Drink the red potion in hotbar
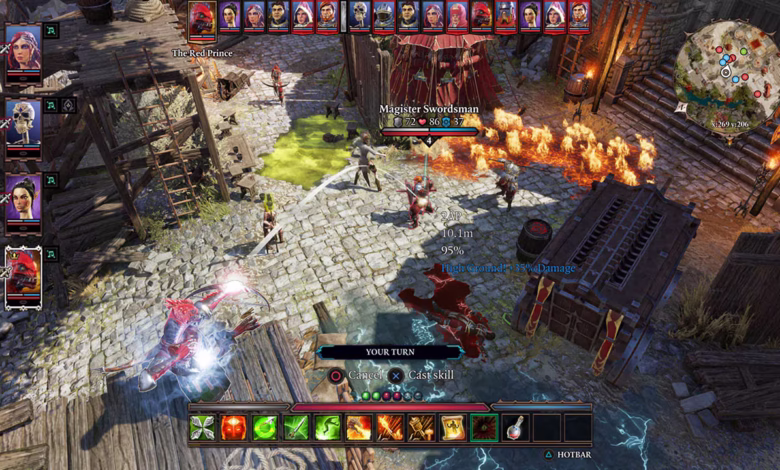The height and width of the screenshot is (470, 780). [515, 428]
